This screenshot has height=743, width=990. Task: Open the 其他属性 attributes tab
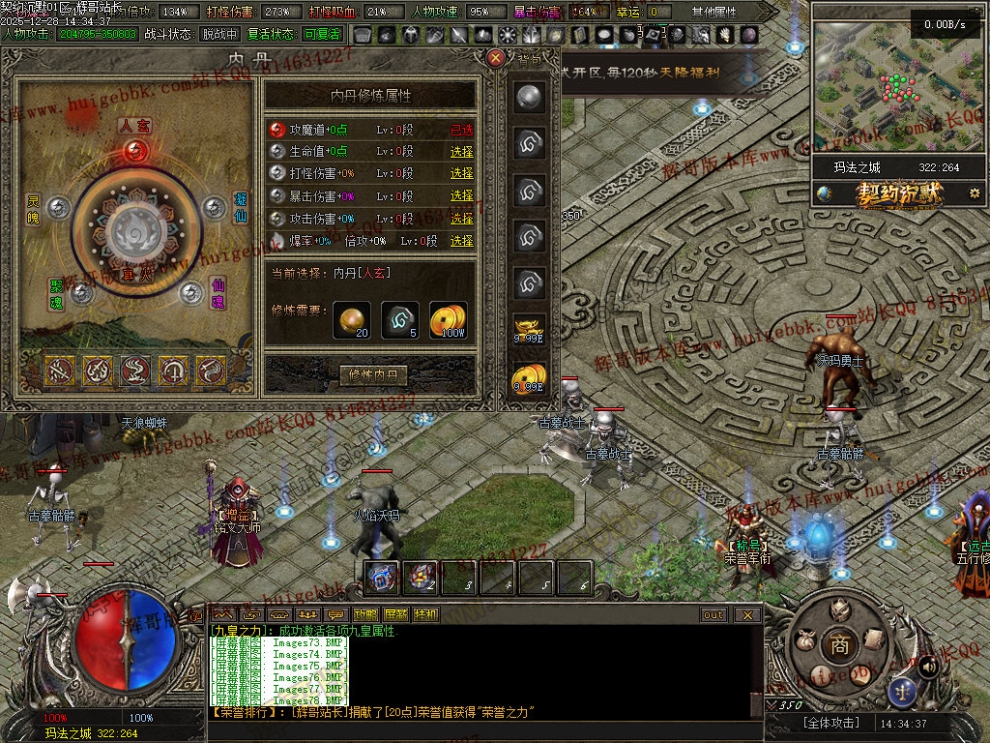coord(713,12)
